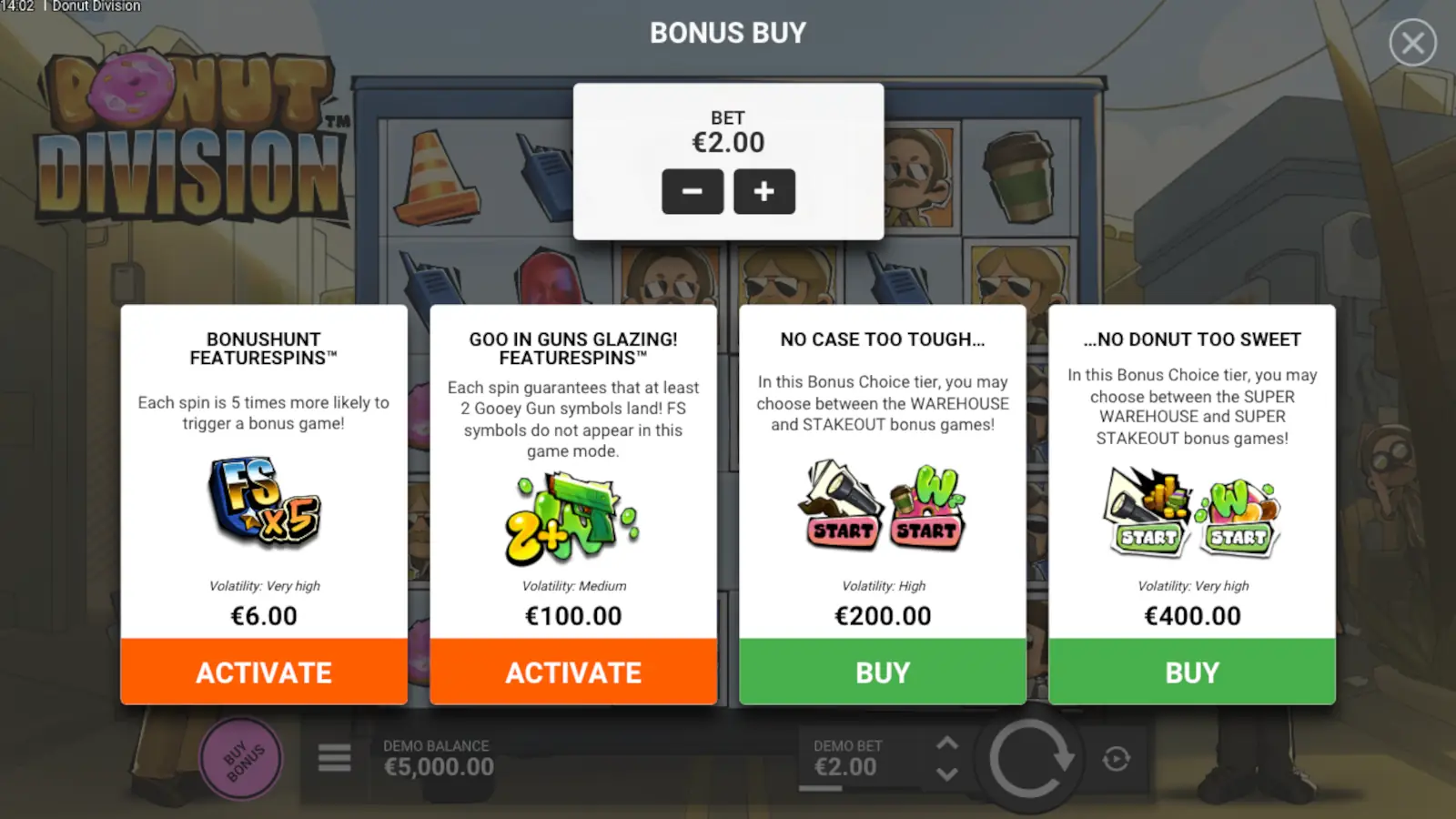Image resolution: width=1456 pixels, height=819 pixels.
Task: Open the hamburger menu next to demo balance
Action: pyautogui.click(x=333, y=757)
